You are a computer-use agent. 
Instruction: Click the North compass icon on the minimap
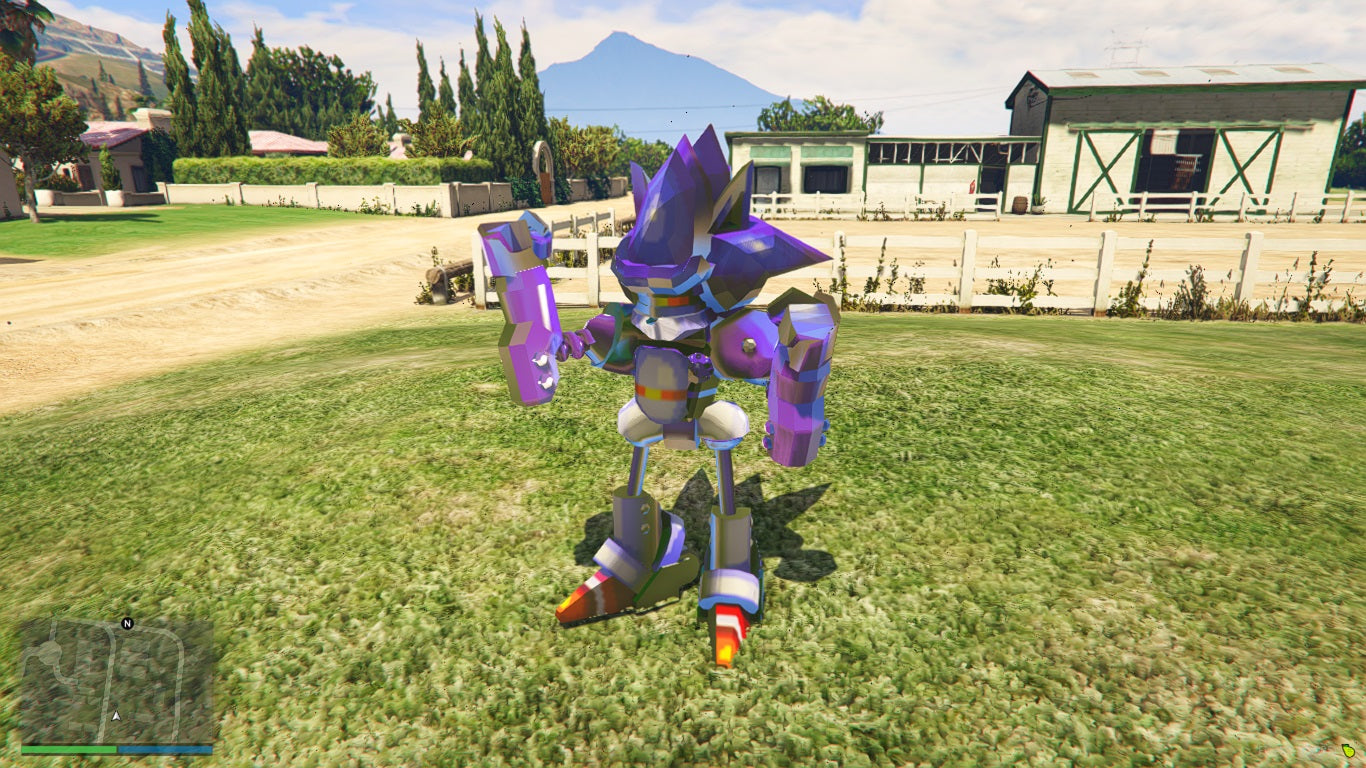point(127,623)
